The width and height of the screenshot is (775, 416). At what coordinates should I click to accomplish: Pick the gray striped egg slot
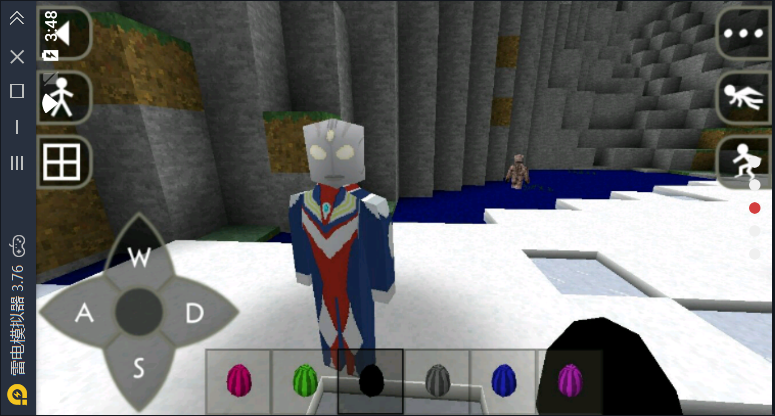437,381
